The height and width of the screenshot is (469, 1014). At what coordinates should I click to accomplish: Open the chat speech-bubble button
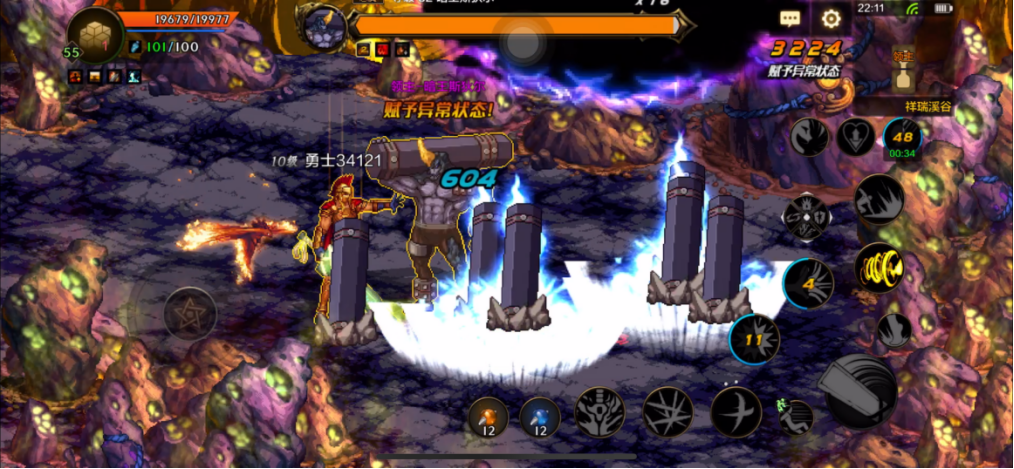point(791,18)
